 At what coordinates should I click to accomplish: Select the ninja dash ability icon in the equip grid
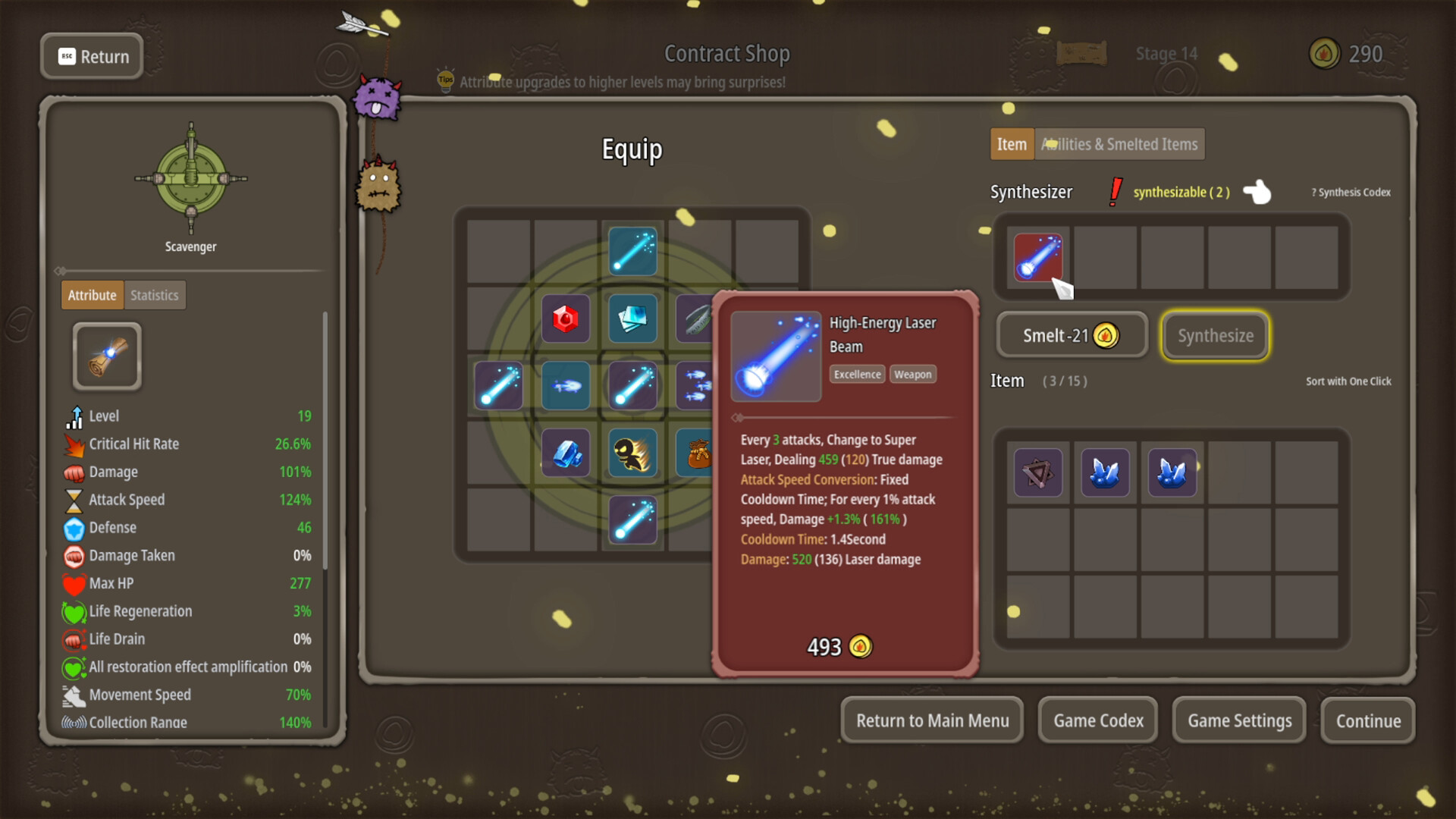(x=632, y=453)
